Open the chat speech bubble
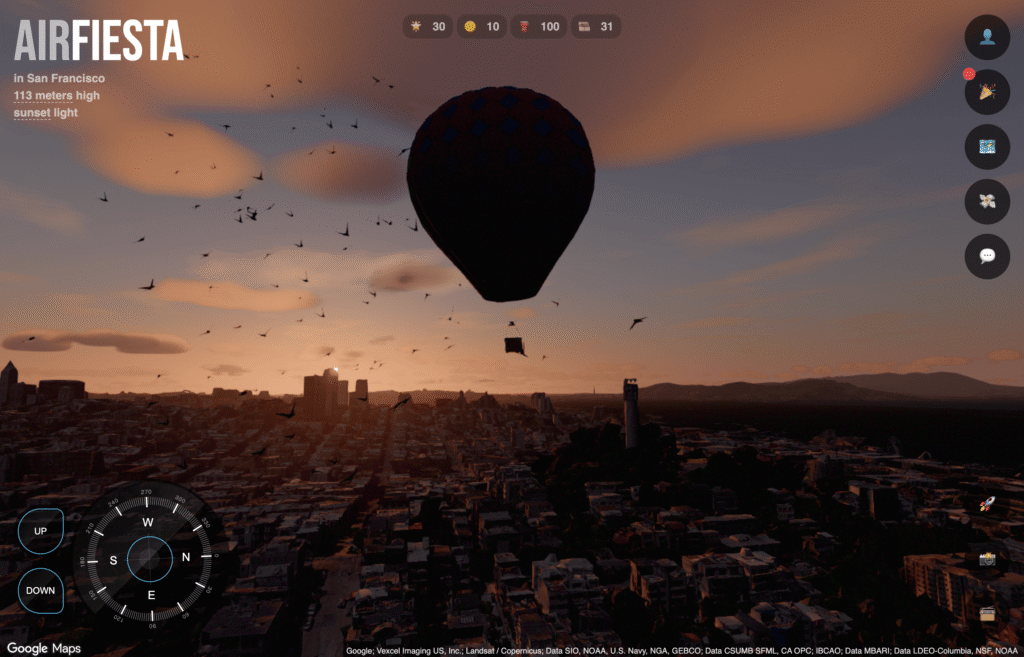1024x657 pixels. (x=986, y=256)
